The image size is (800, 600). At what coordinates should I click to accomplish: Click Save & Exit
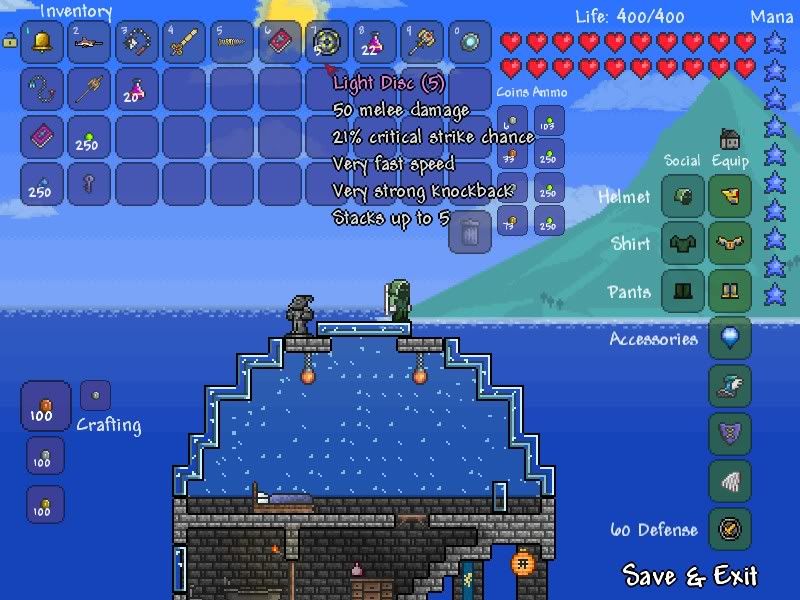pos(690,575)
